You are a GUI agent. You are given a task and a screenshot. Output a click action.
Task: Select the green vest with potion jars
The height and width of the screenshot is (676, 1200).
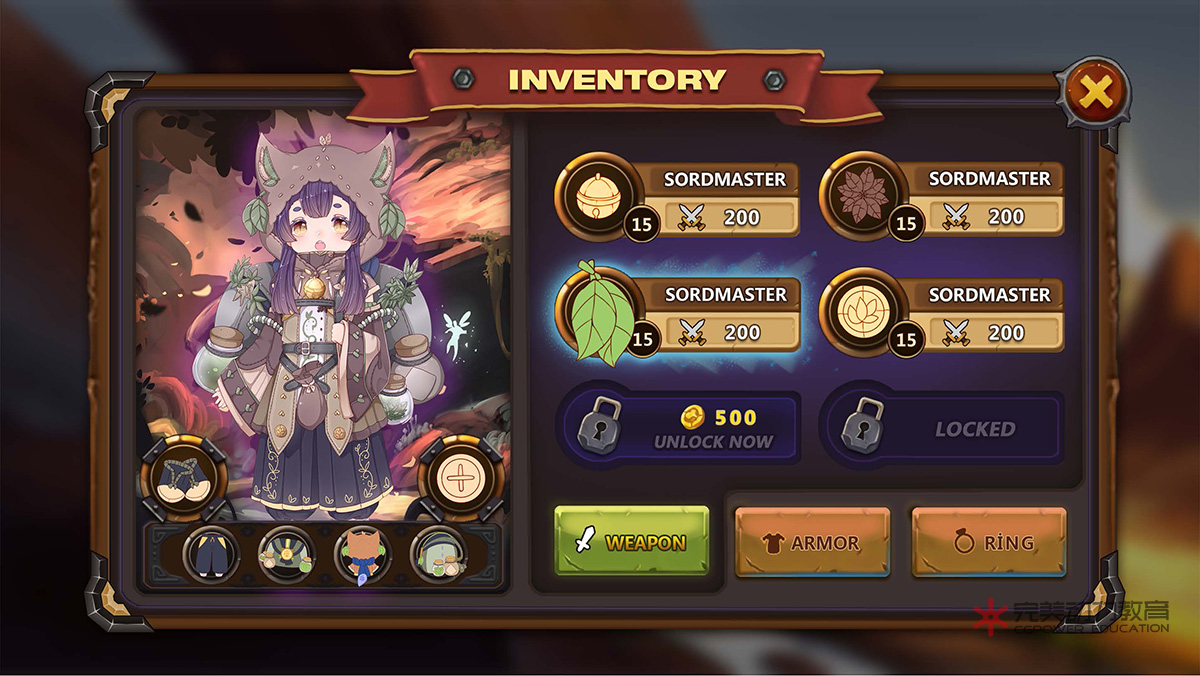[x=287, y=555]
